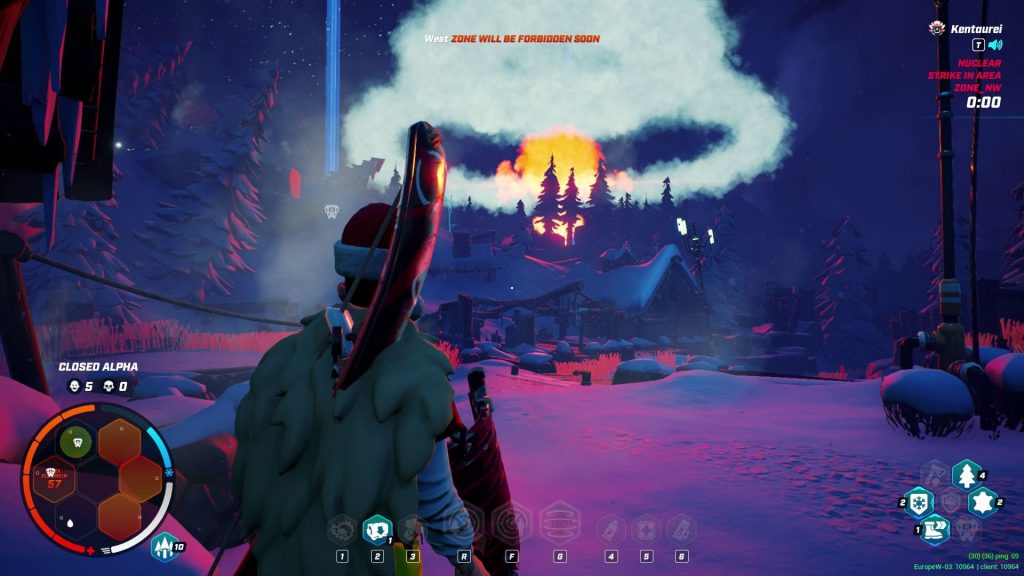Screen dimensions: 1024x576
Task: Choose the boot hexagon icon
Action: 936,529
